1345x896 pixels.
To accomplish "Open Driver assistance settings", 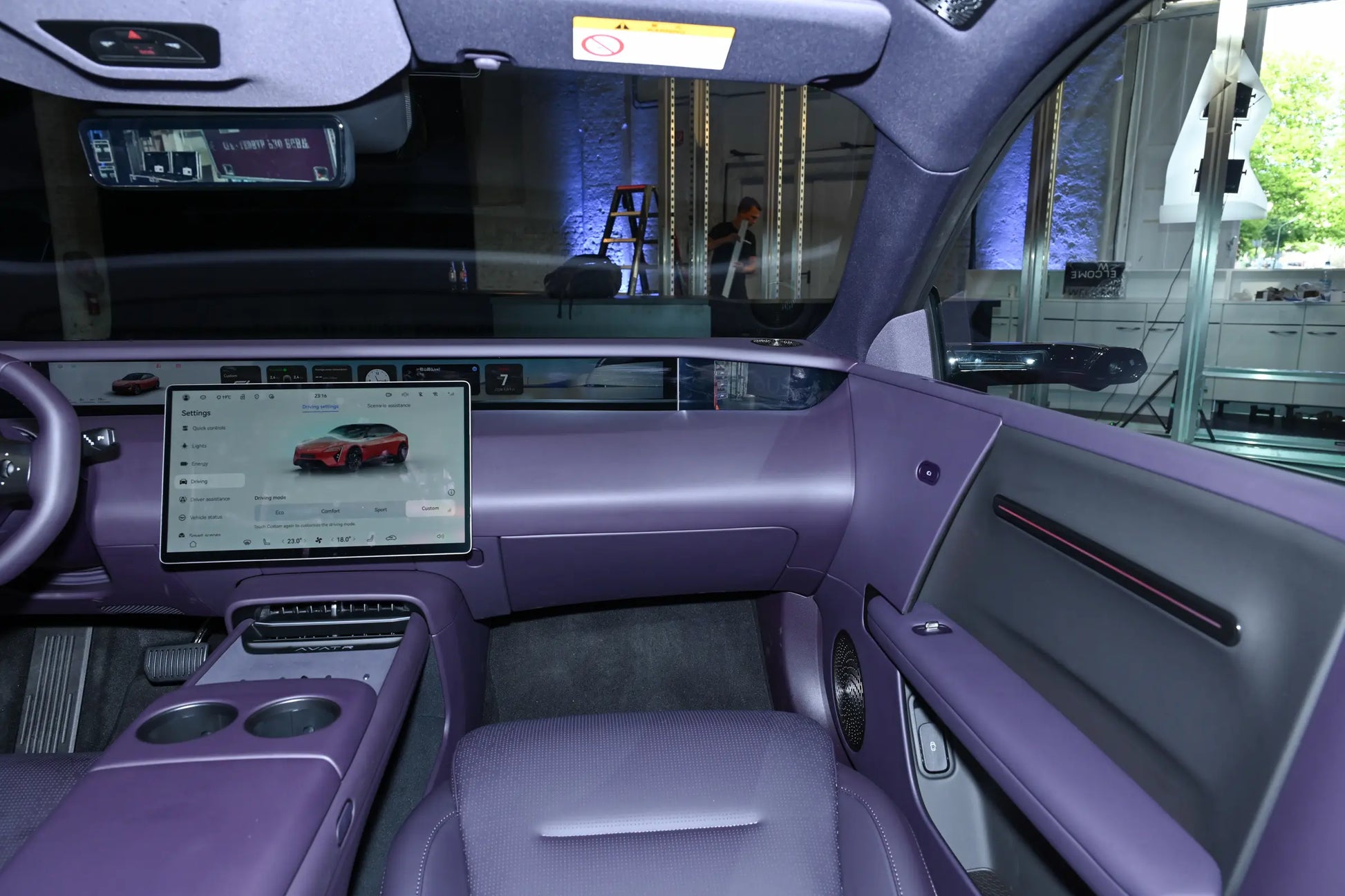I will [209, 499].
